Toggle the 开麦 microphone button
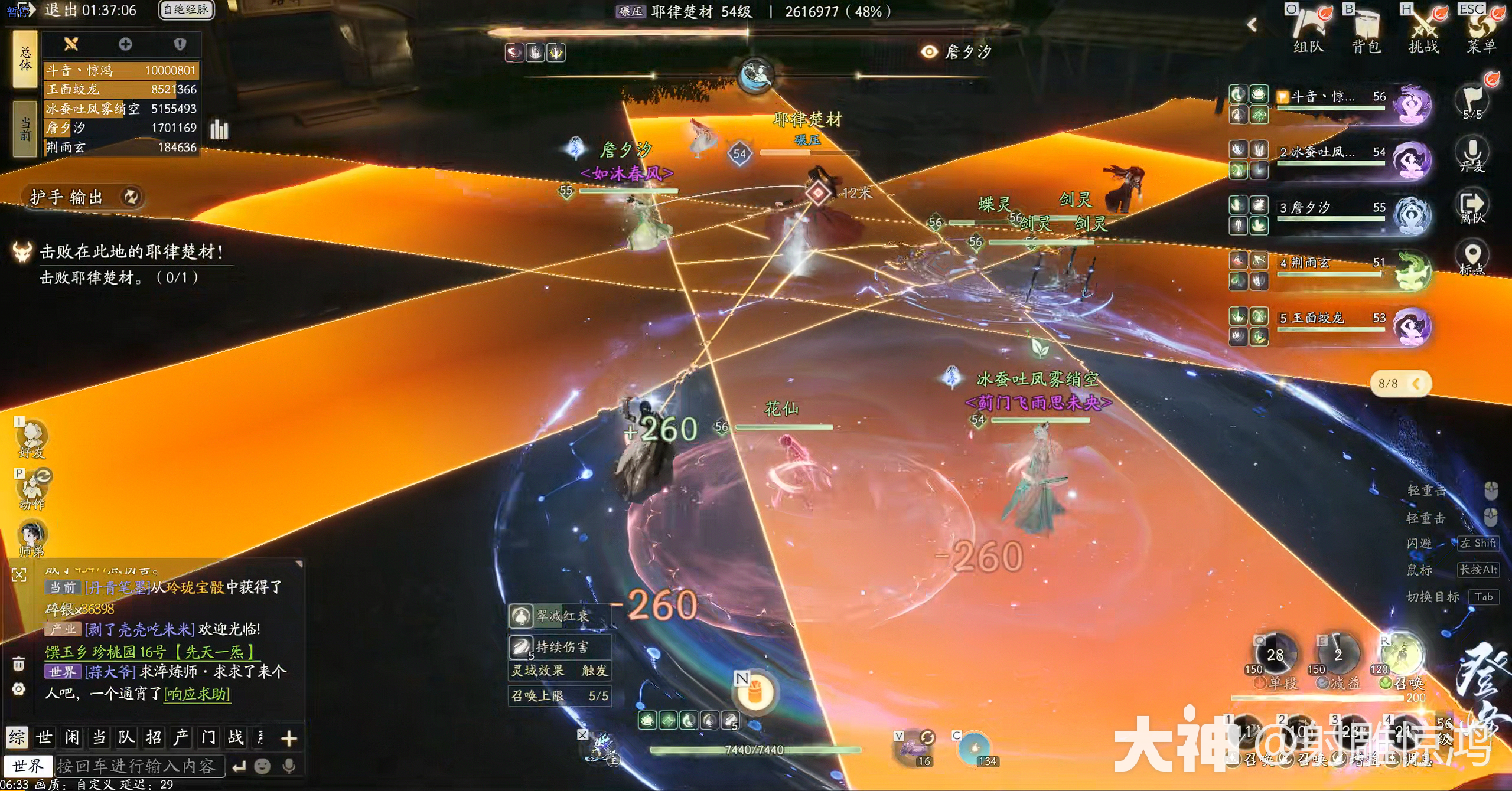The width and height of the screenshot is (1512, 791). click(x=1472, y=154)
